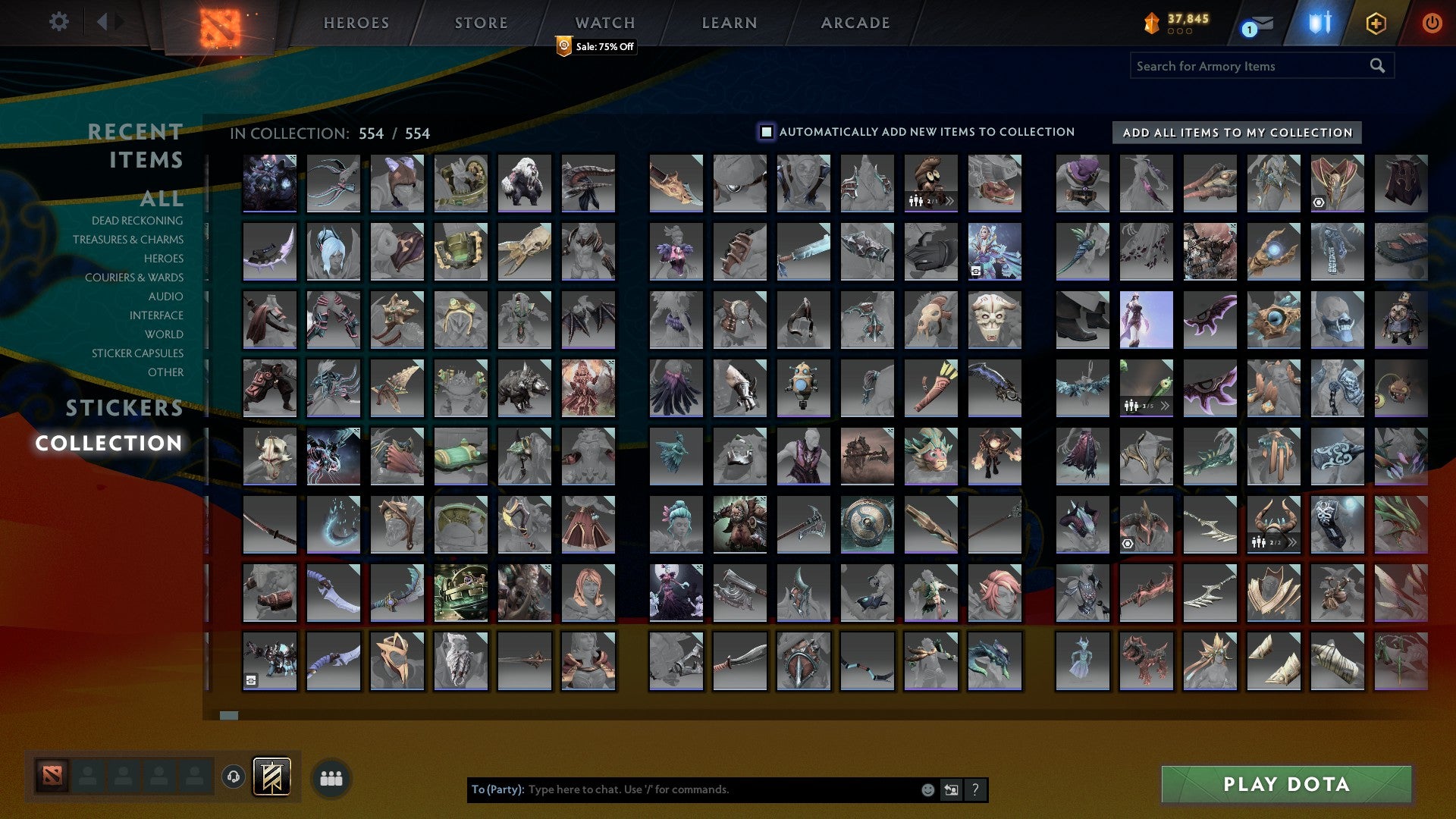Open the HEROES tab

pos(356,23)
